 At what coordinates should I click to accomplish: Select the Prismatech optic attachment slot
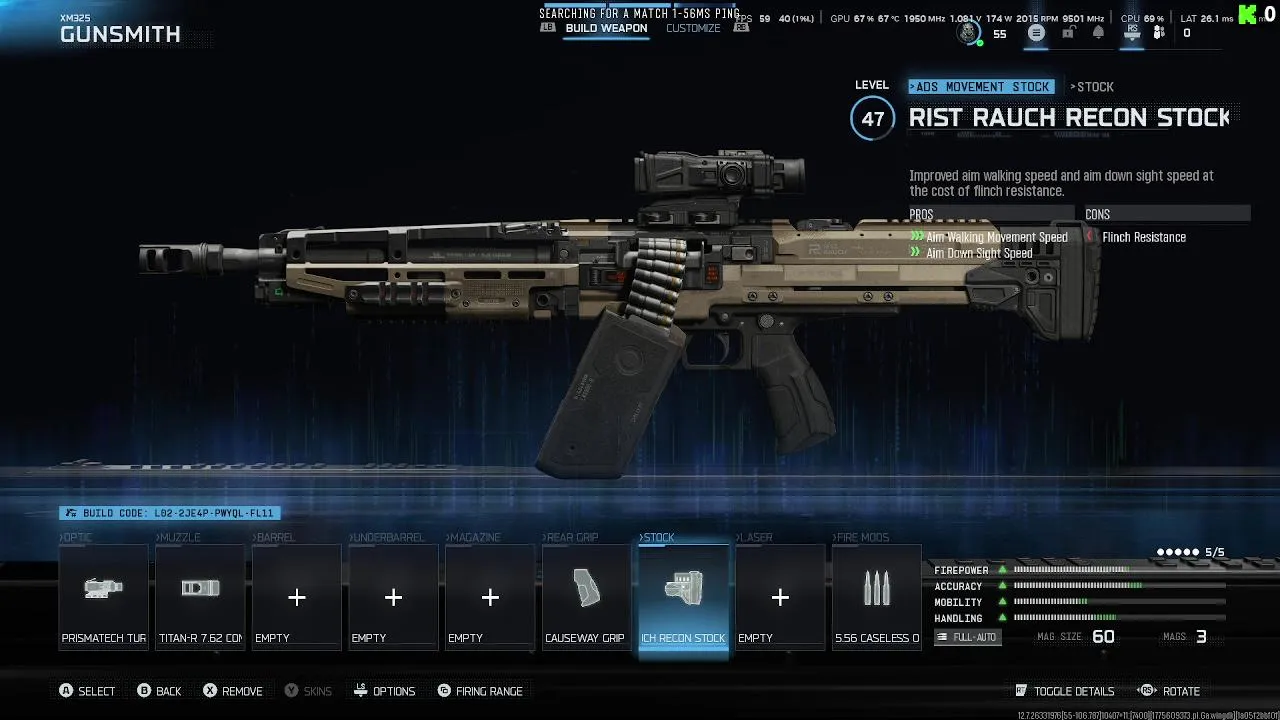(x=104, y=597)
